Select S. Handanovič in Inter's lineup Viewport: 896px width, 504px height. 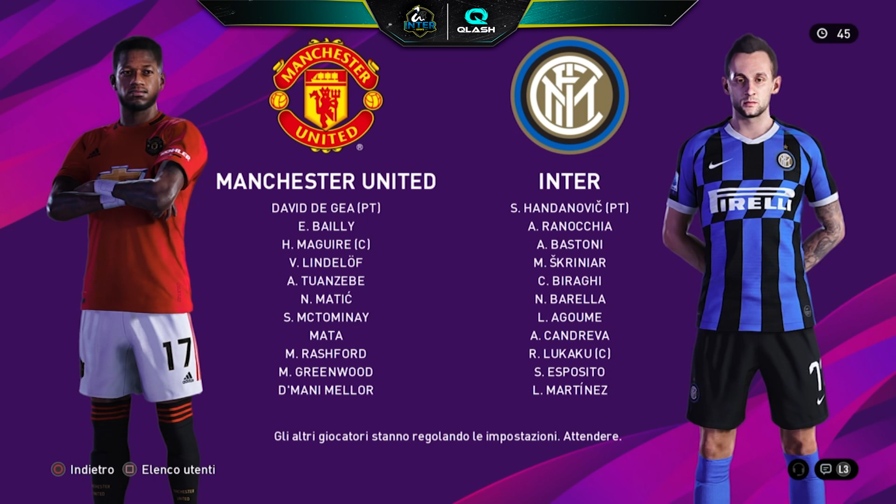[569, 208]
